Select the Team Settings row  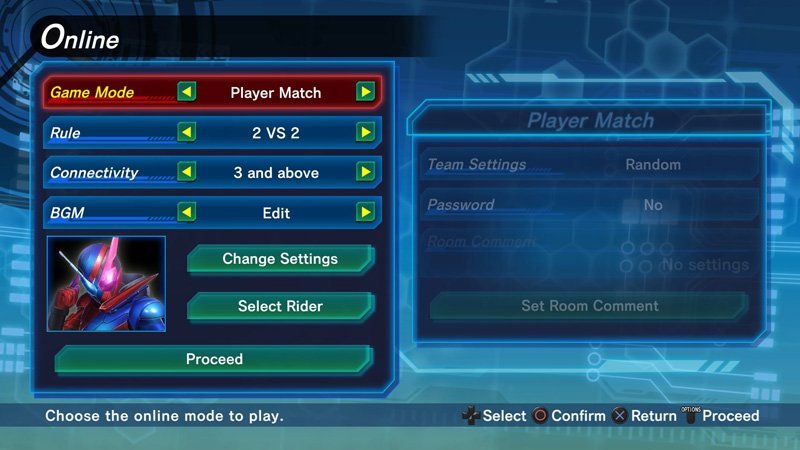tap(589, 164)
